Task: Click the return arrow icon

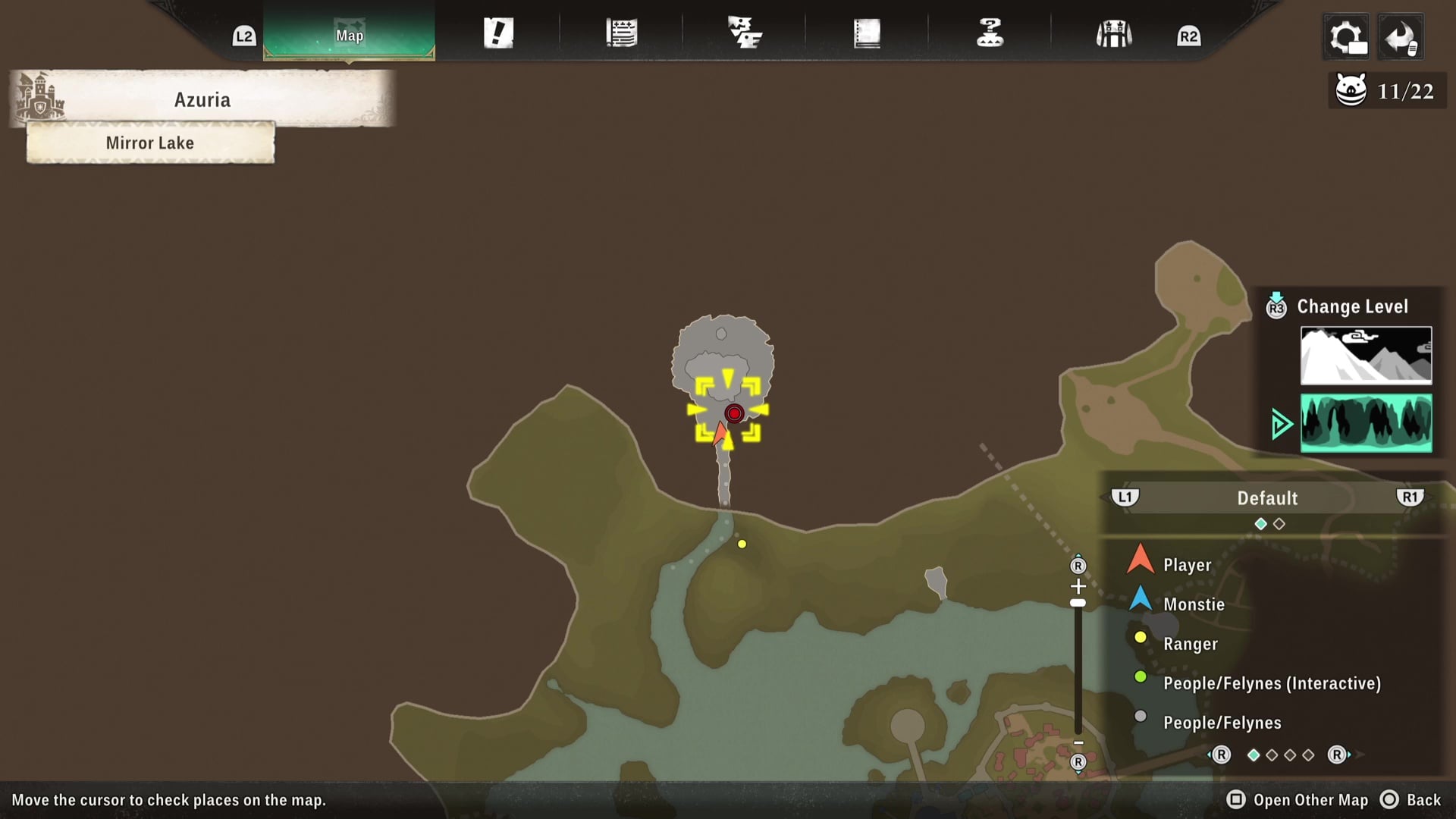Action: click(x=1400, y=36)
